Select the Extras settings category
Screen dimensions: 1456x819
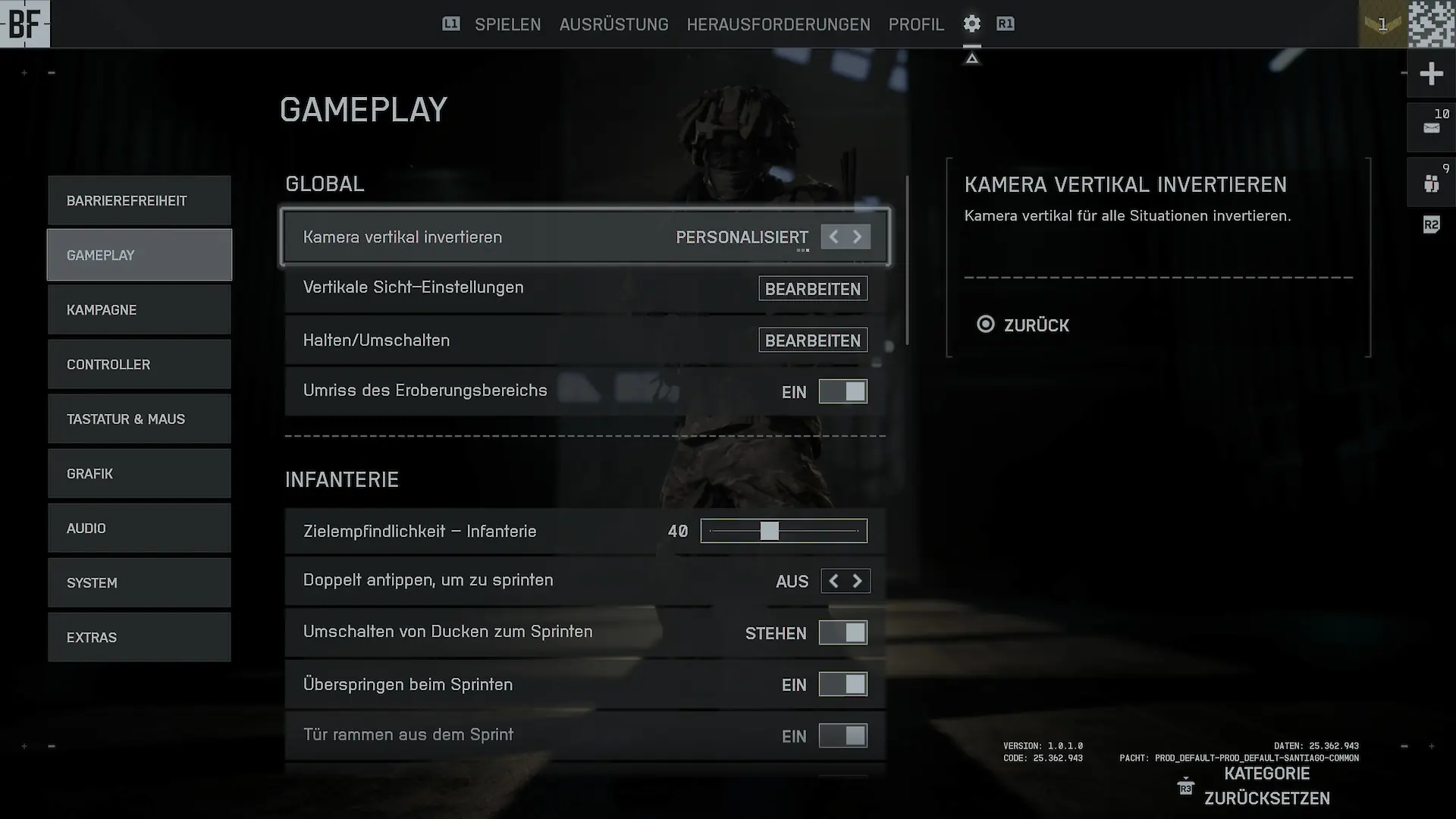coord(140,638)
